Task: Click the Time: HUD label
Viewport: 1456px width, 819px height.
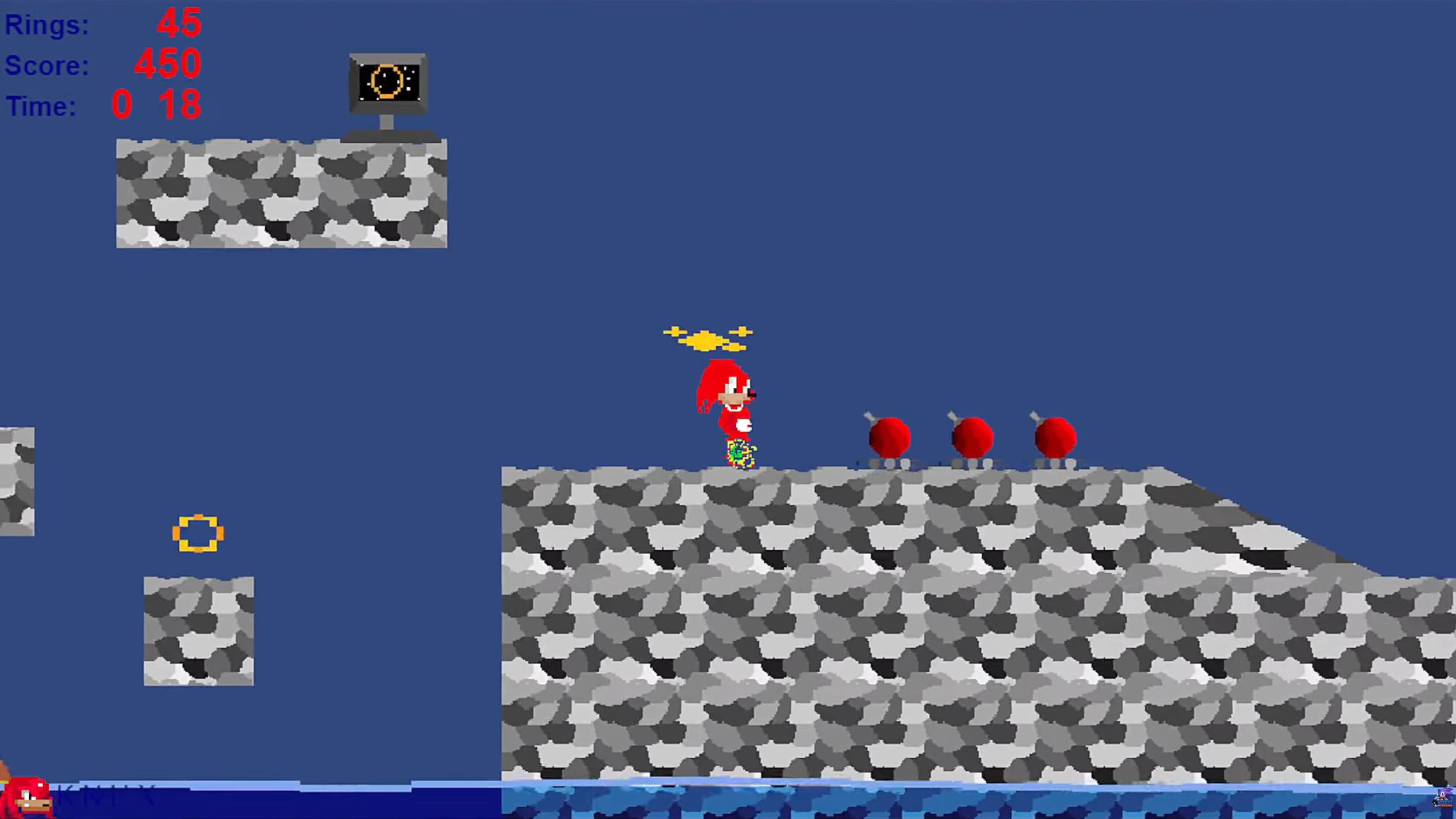Action: 40,105
